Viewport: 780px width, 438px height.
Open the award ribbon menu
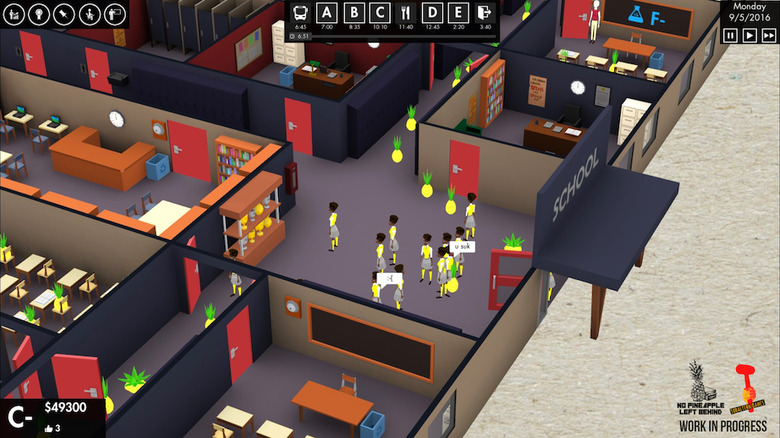tap(37, 14)
